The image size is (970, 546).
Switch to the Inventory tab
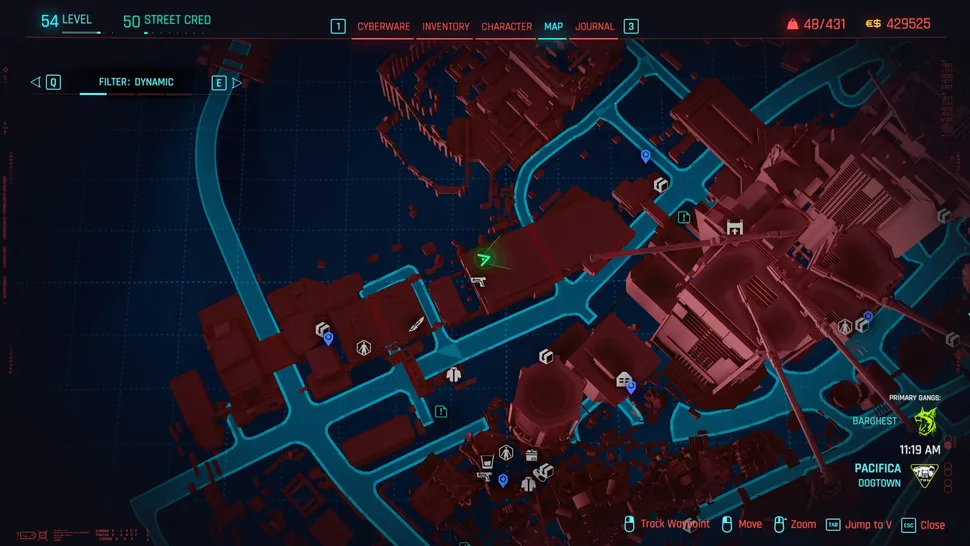pos(446,26)
